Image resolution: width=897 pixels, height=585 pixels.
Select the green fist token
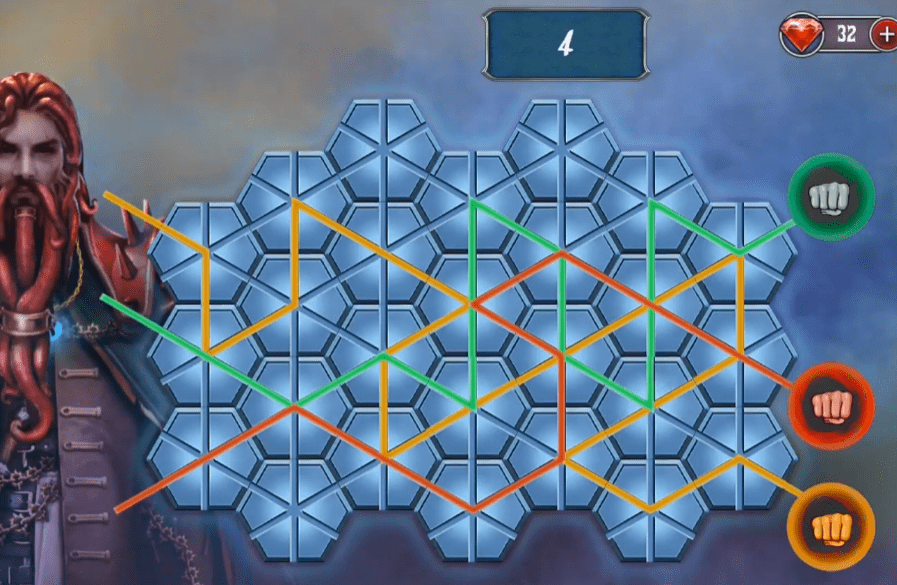pos(830,197)
